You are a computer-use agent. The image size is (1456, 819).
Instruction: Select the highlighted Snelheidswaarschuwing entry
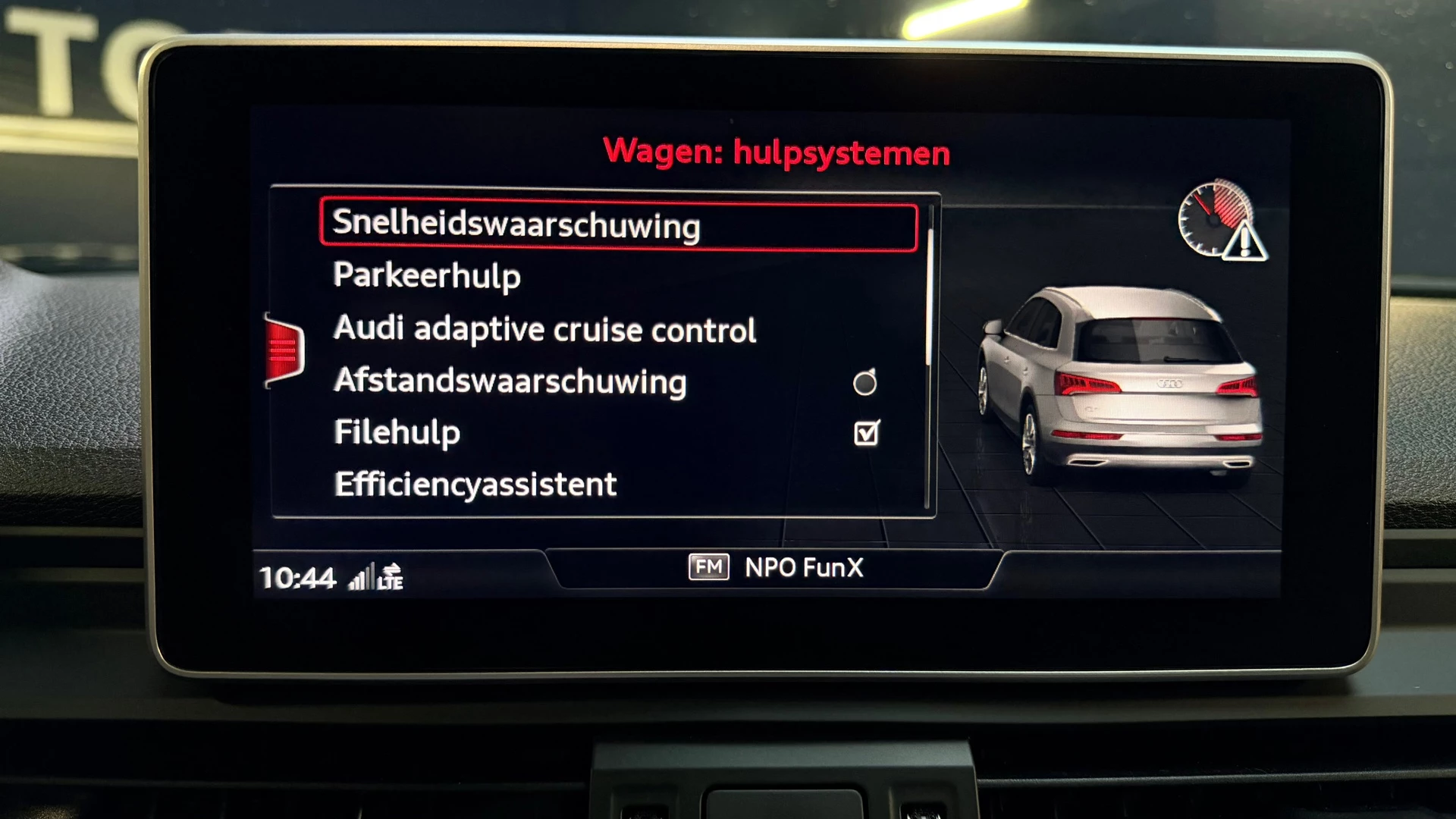tap(516, 224)
